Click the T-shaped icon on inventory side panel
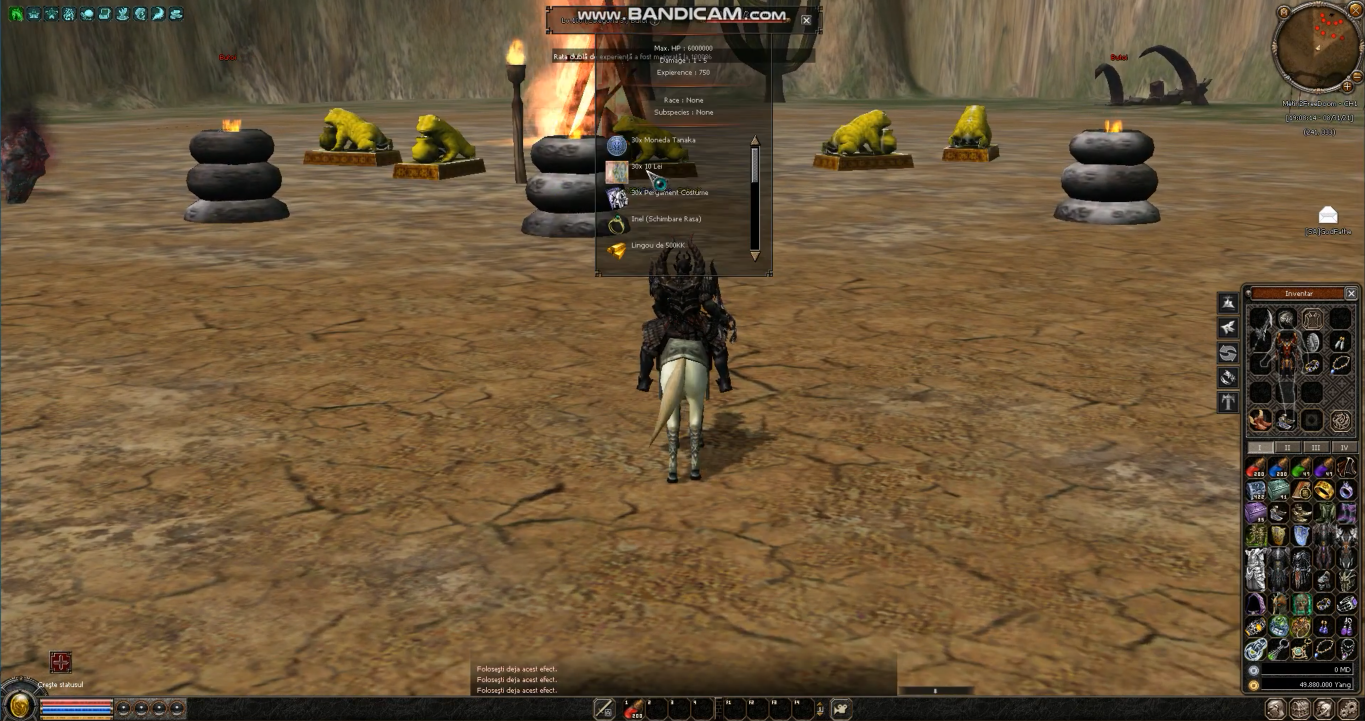Screen dimensions: 1365x721 1227,400
